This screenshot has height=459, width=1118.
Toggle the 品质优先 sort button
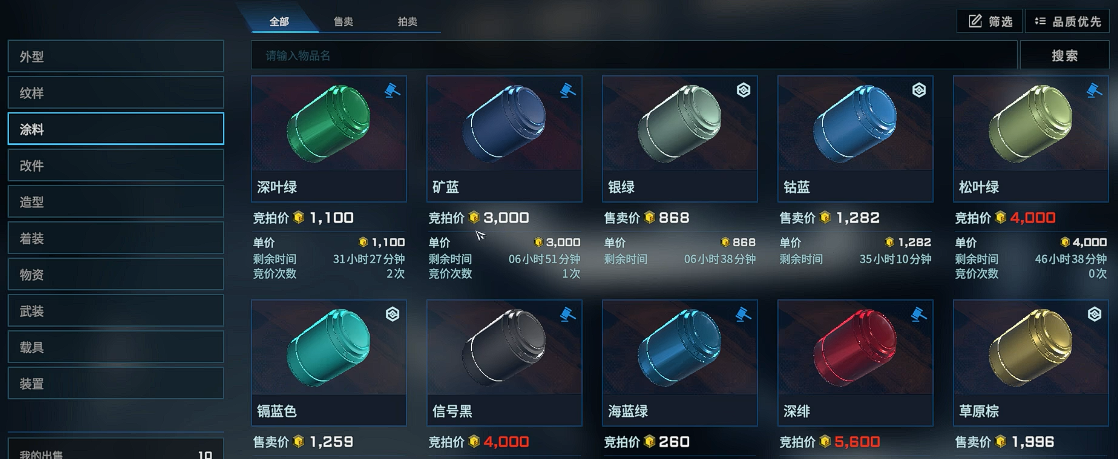[1067, 21]
